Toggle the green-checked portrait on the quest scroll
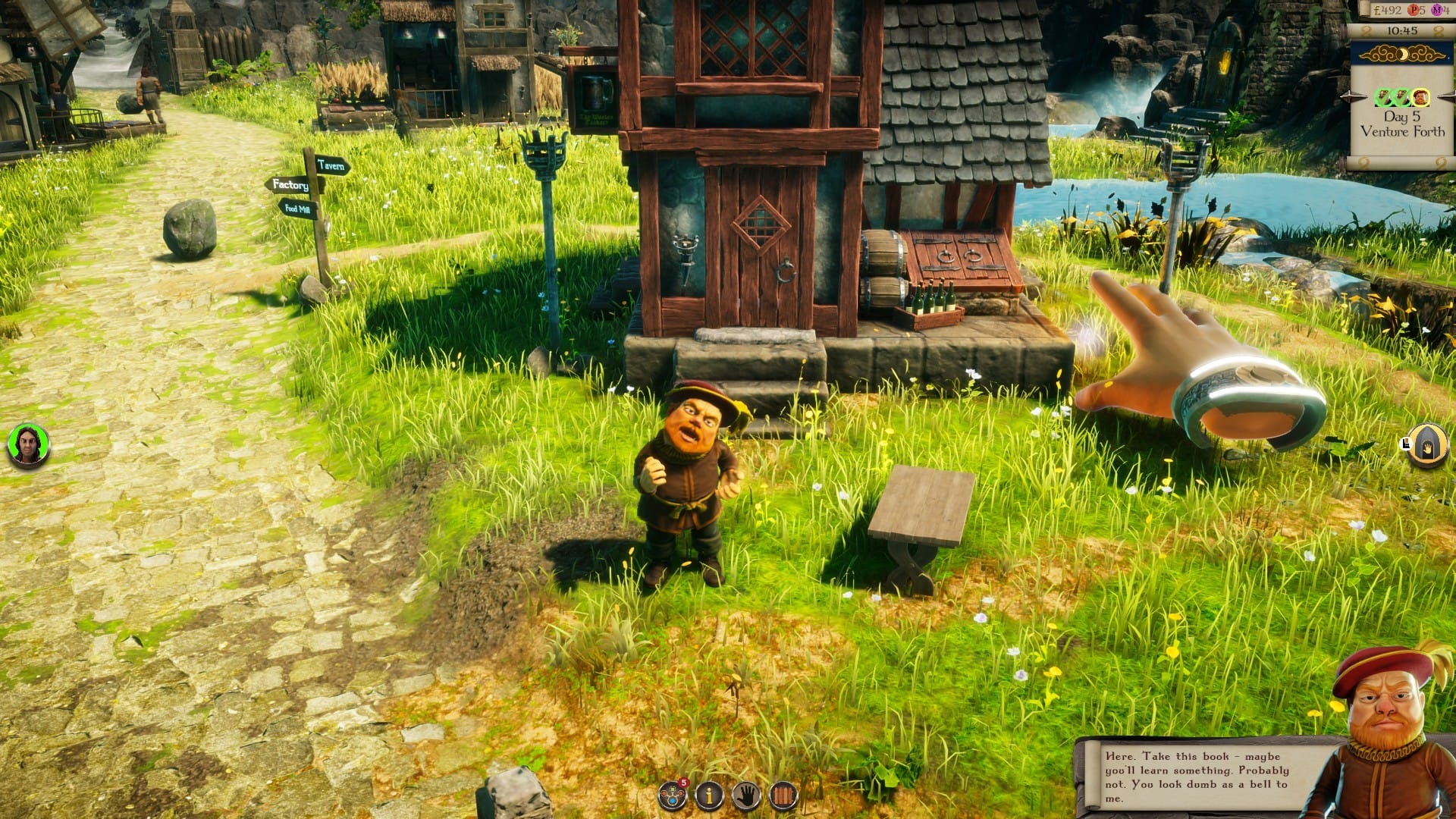This screenshot has width=1456, height=819. [1382, 96]
